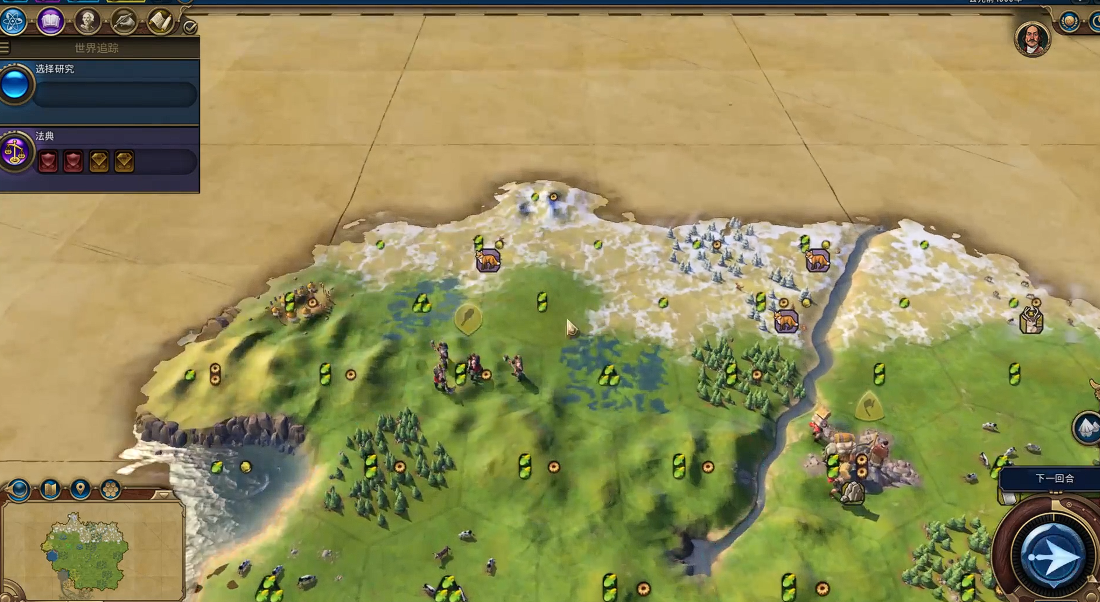The height and width of the screenshot is (602, 1100).
Task: Click the Peter leader portrait
Action: (x=1032, y=38)
